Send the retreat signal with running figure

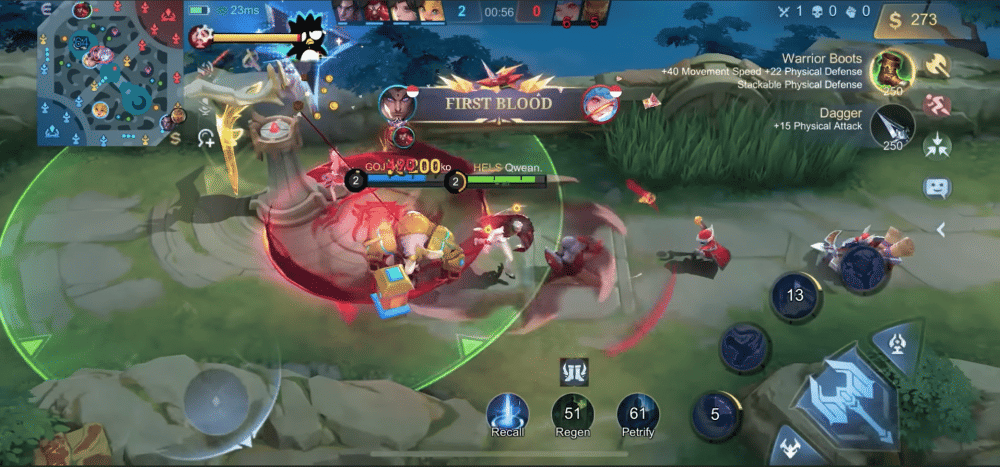[x=937, y=105]
